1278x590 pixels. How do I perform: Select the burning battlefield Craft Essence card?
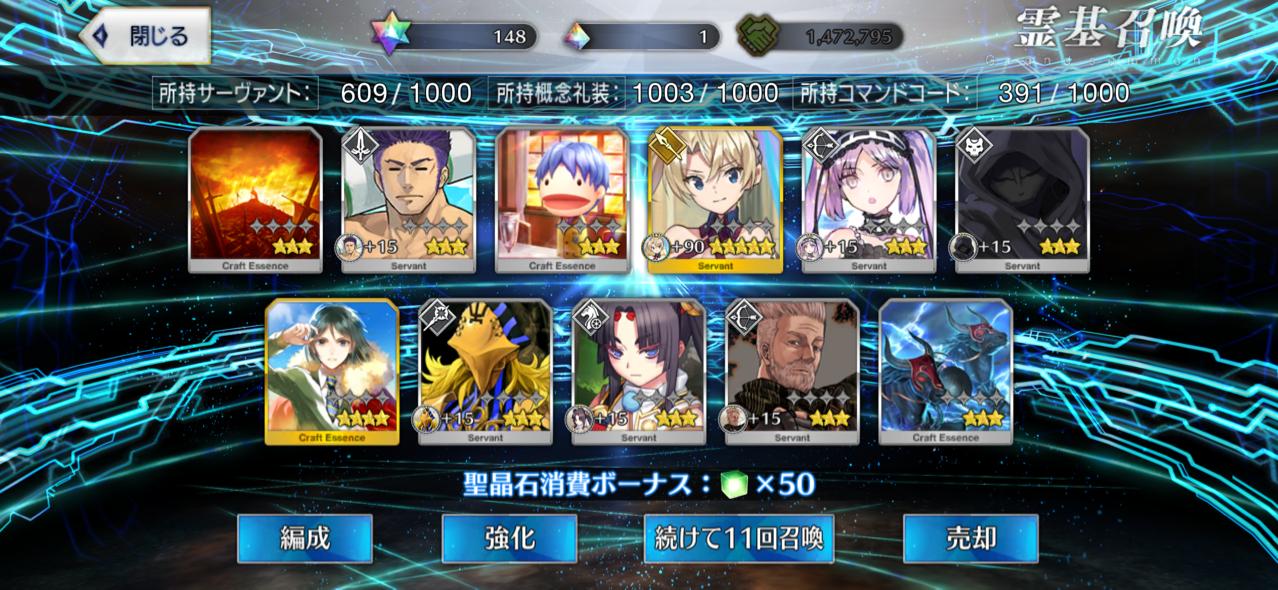point(255,200)
